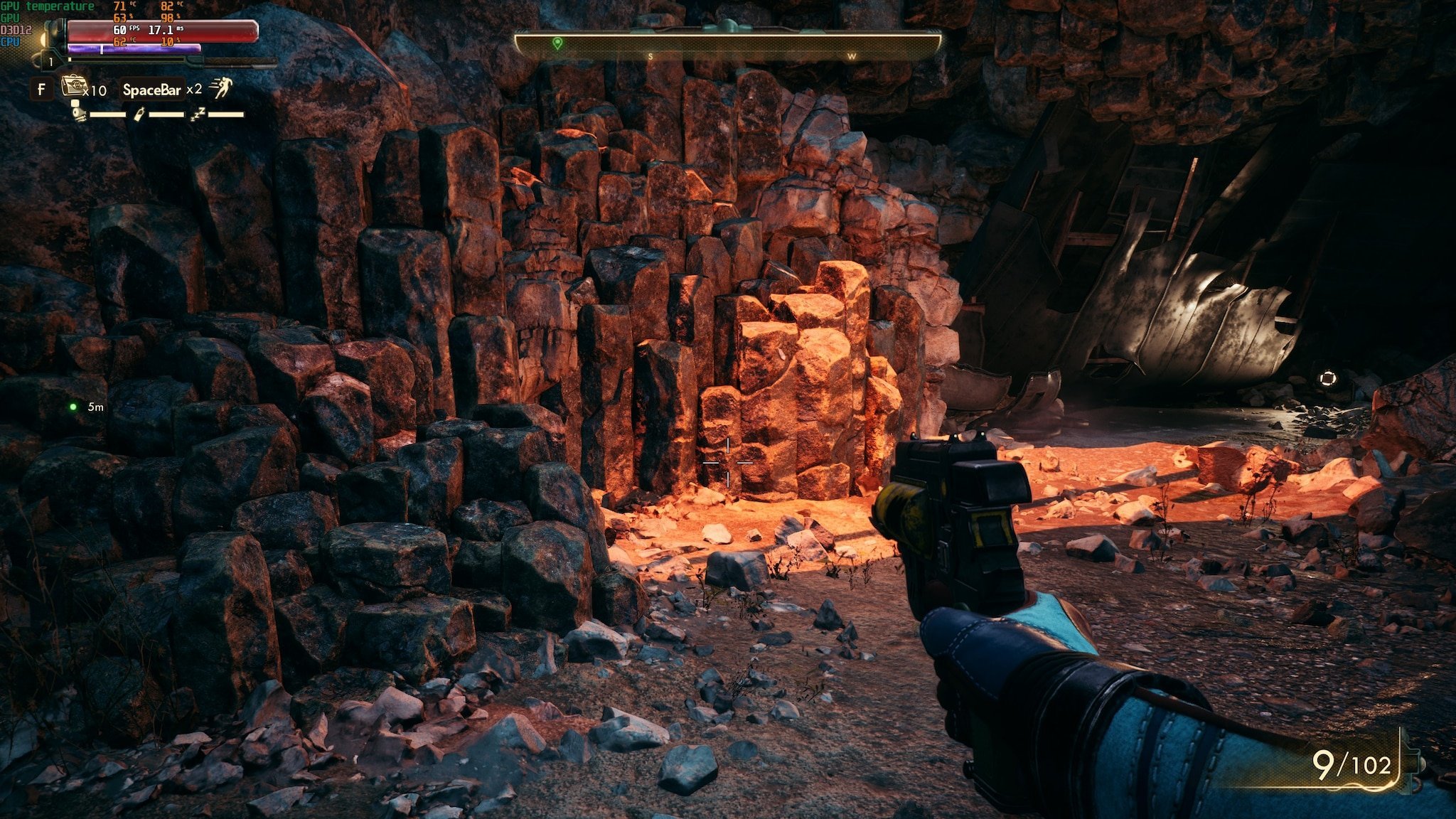1456x819 pixels.
Task: Use the medical kit inhaler icon
Action: click(73, 87)
